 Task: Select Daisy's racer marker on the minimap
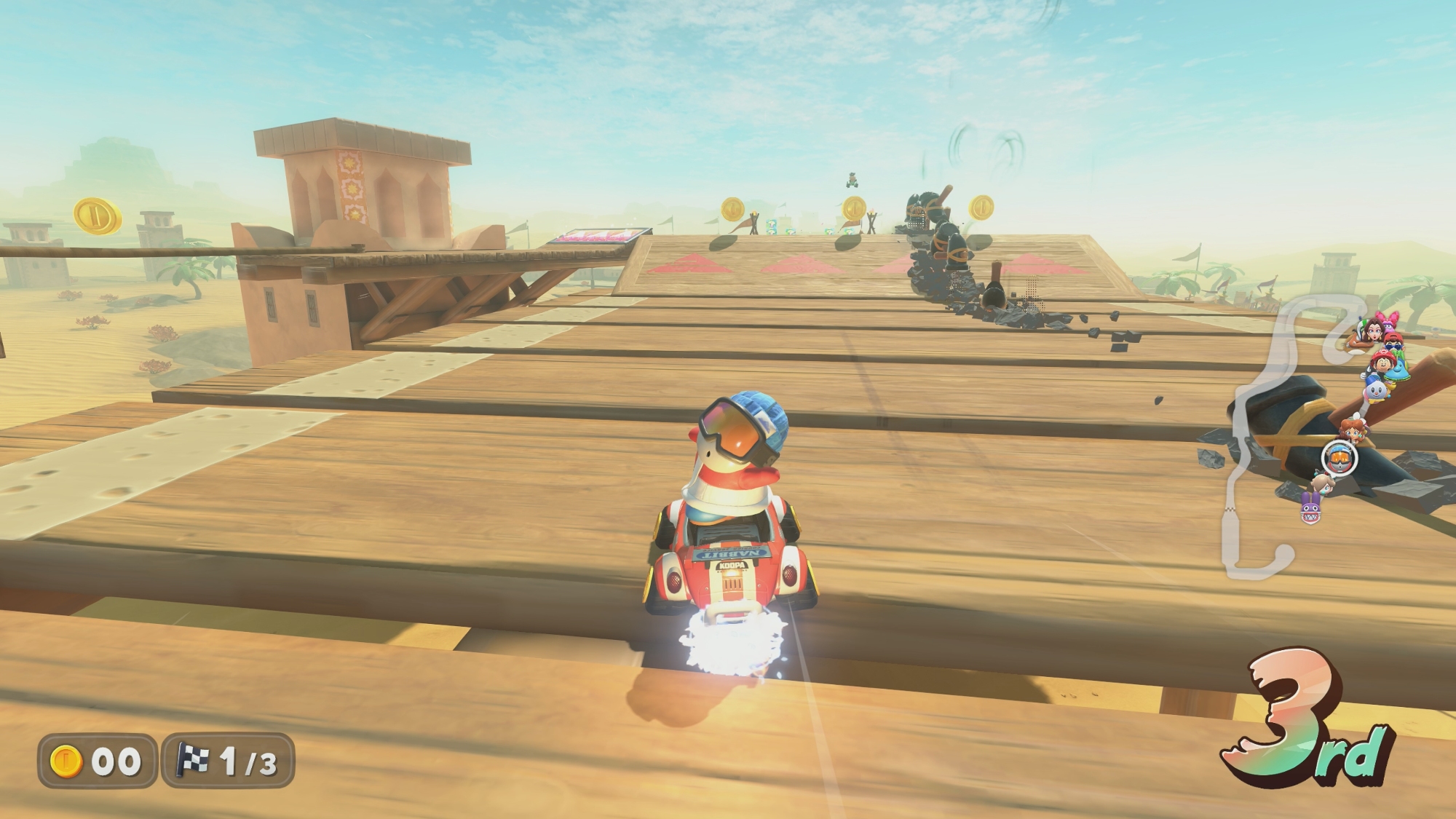1353,430
